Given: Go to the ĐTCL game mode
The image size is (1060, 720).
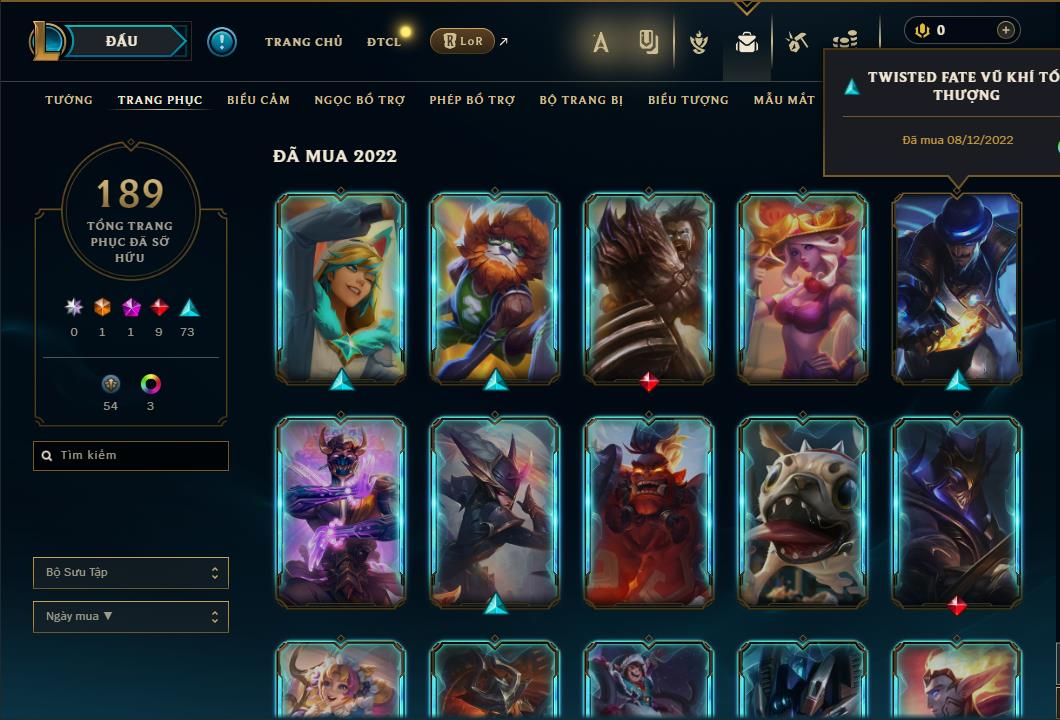Looking at the screenshot, I should 383,42.
